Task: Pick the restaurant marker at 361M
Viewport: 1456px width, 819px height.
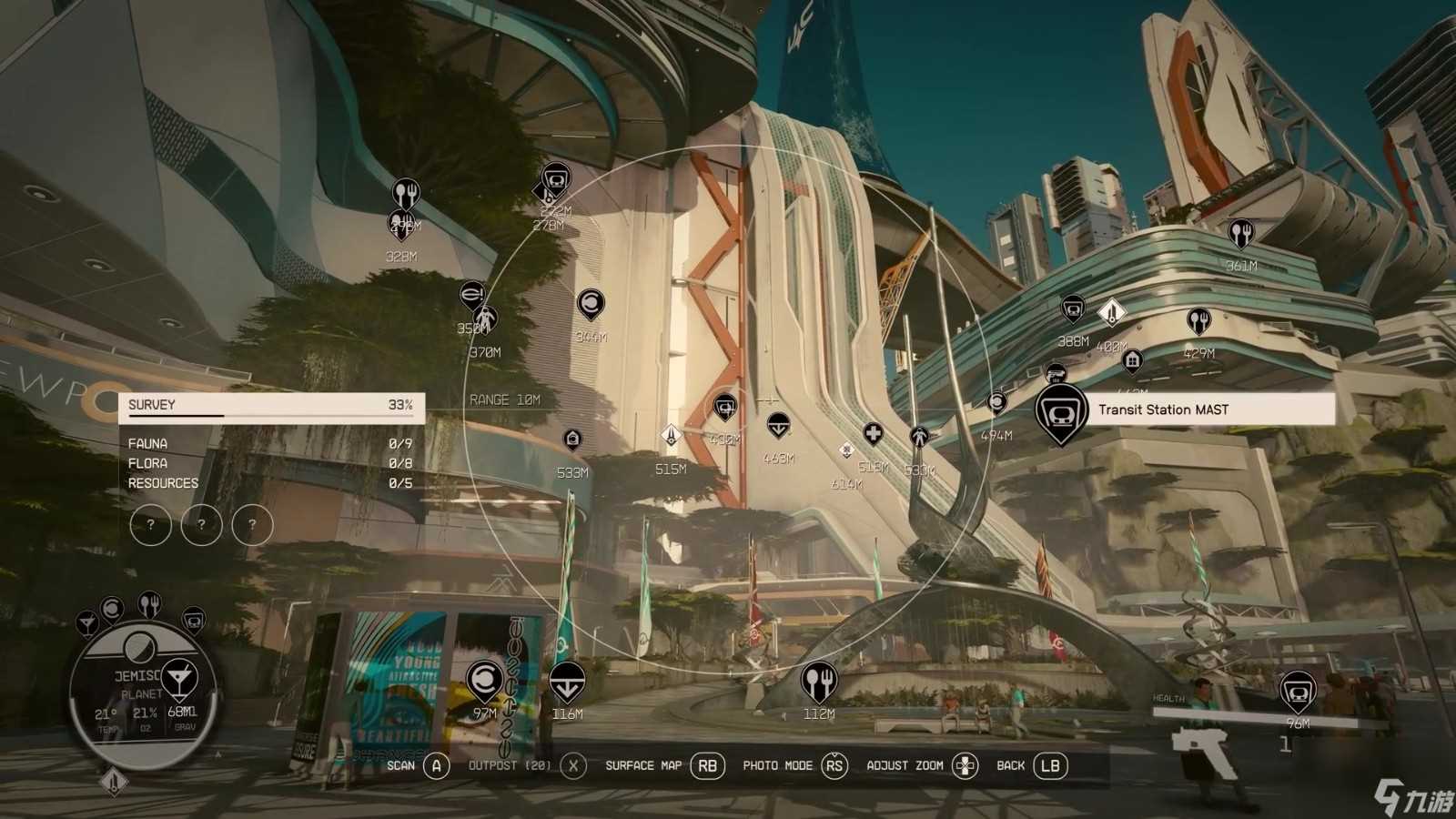Action: pos(1240,234)
